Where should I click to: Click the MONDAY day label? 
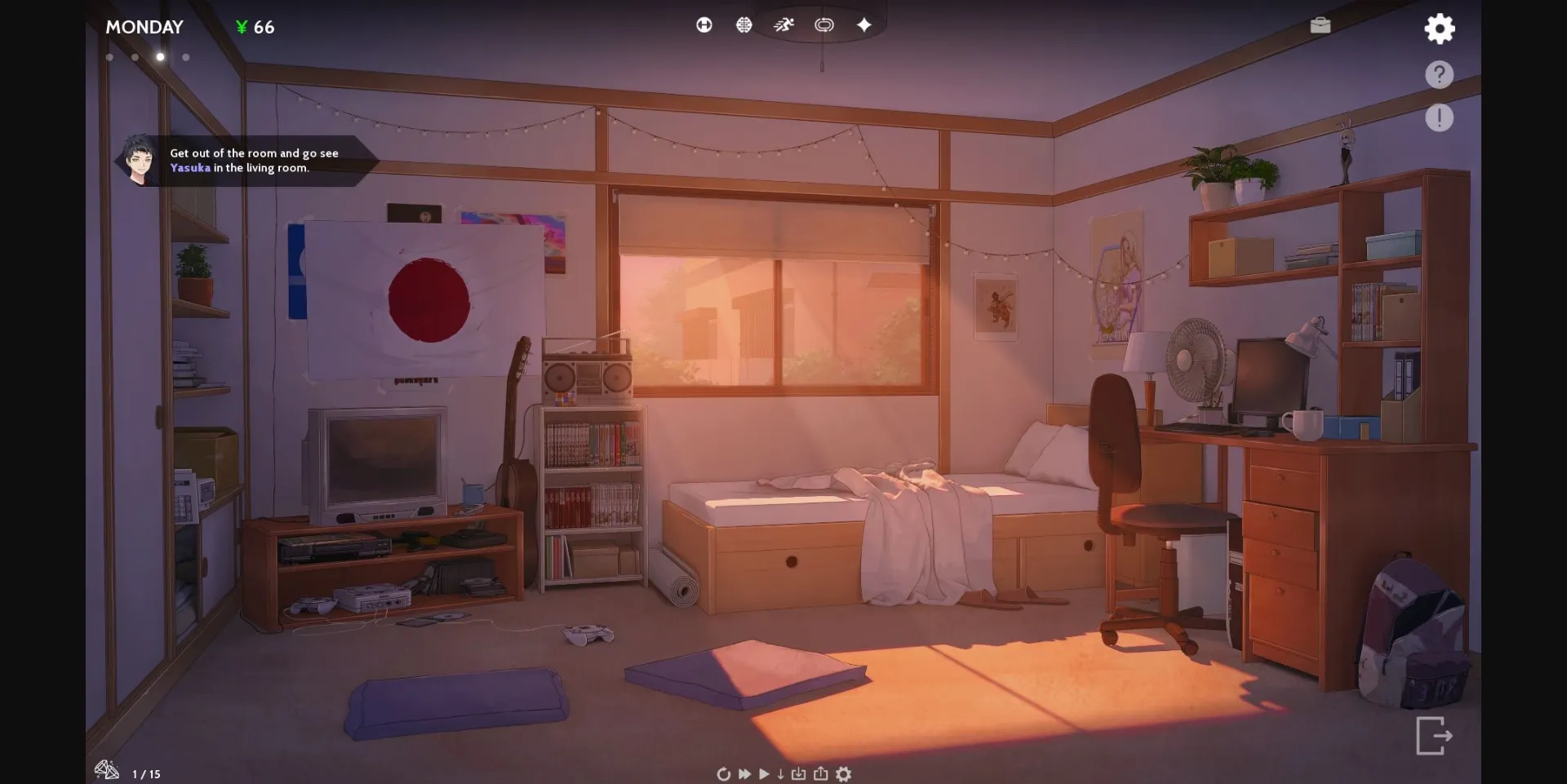[144, 27]
